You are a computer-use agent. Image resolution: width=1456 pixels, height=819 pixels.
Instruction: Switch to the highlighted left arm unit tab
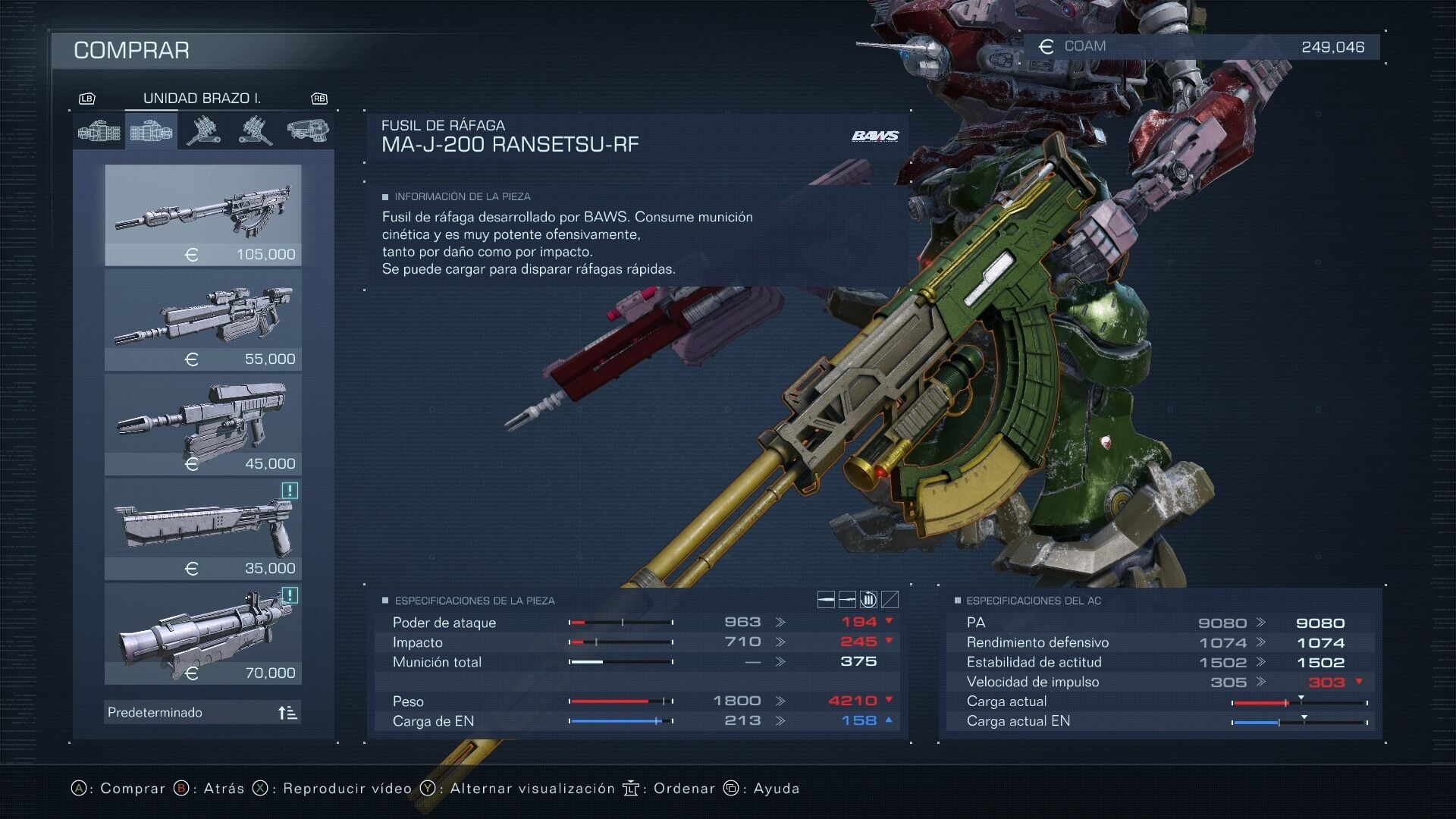coord(151,132)
